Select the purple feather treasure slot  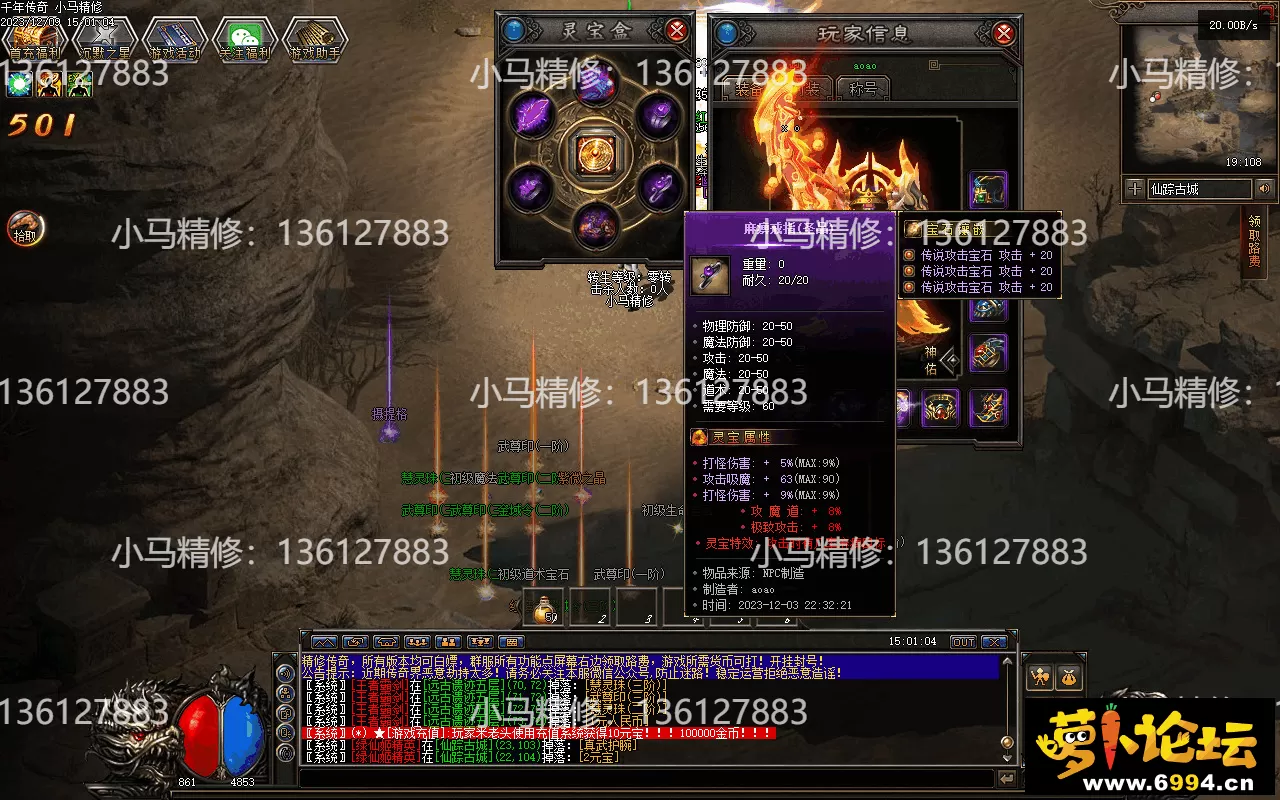[533, 113]
